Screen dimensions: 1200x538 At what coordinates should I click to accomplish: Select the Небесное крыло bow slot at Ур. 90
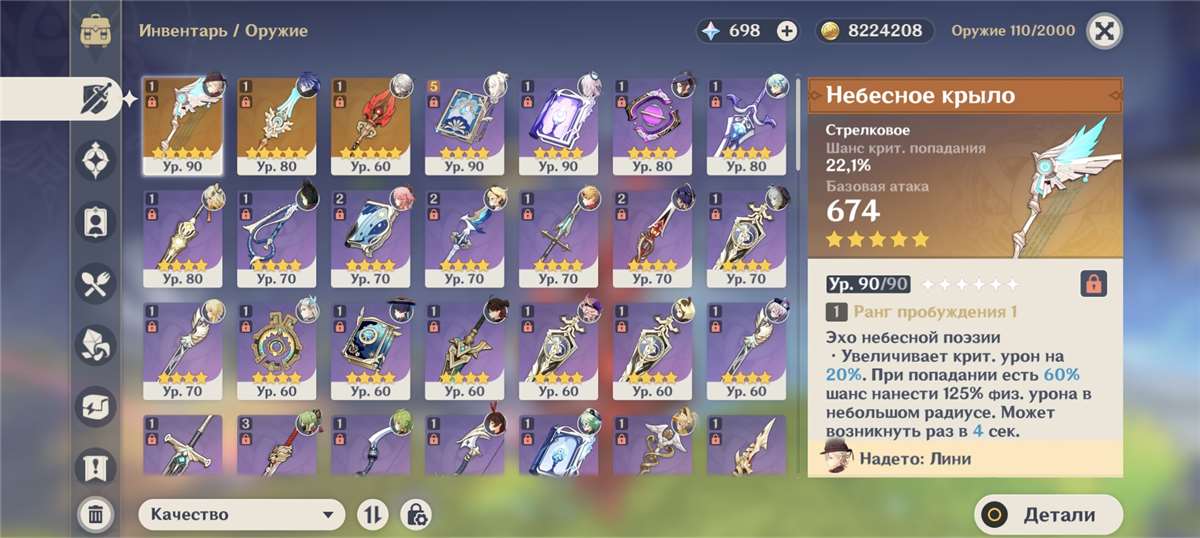click(183, 124)
